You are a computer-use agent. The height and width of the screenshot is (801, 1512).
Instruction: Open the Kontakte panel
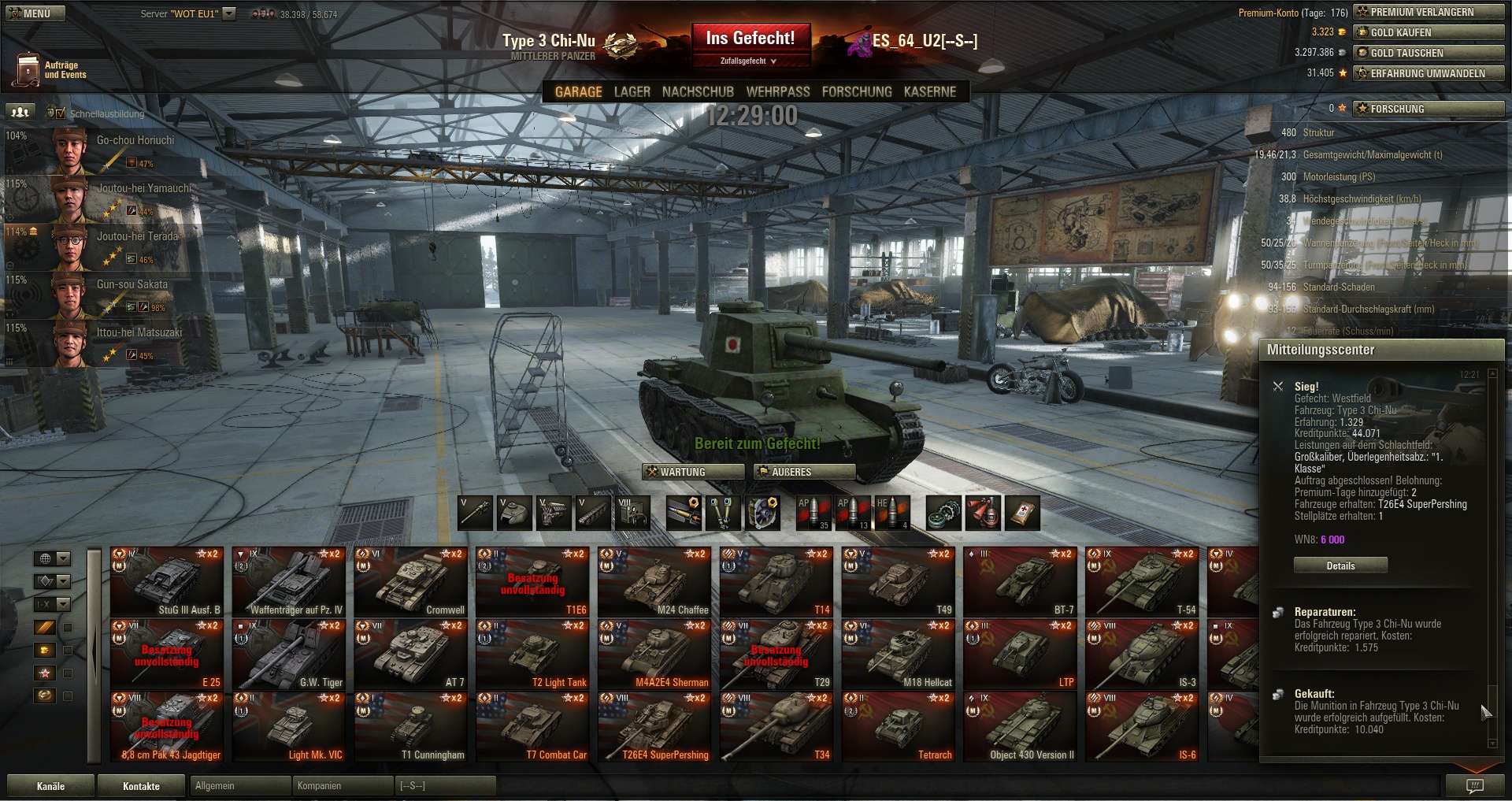click(x=141, y=786)
